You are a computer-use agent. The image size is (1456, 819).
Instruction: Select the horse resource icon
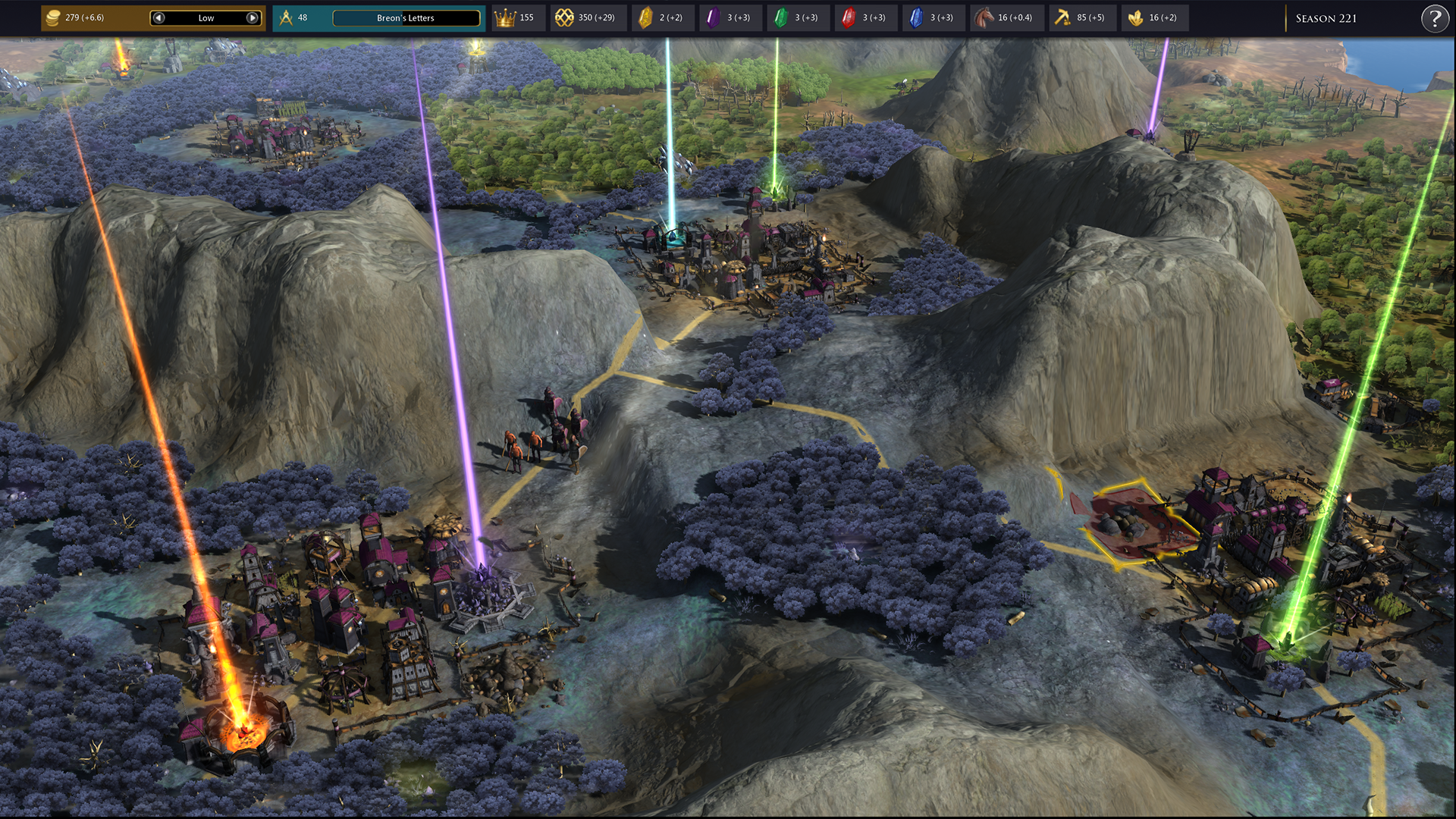coord(984,17)
